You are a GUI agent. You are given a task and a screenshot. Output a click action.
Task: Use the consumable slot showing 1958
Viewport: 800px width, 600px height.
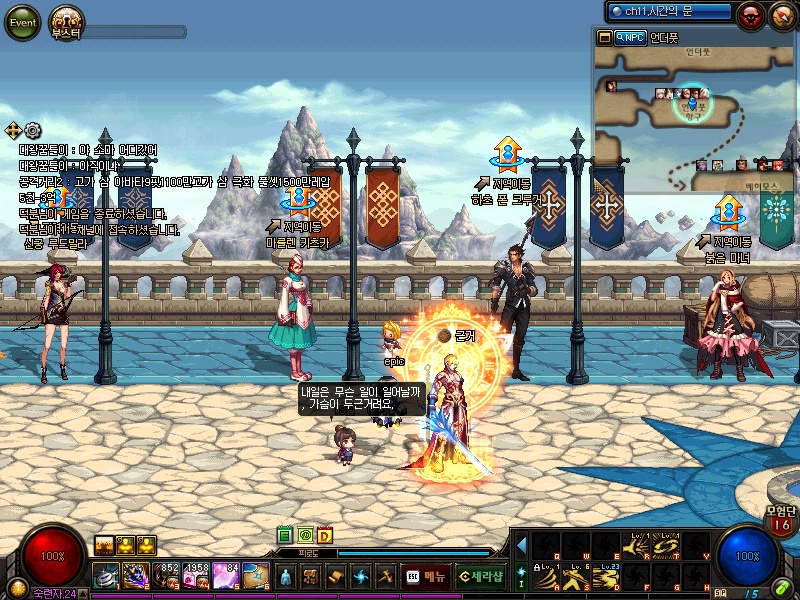196,575
